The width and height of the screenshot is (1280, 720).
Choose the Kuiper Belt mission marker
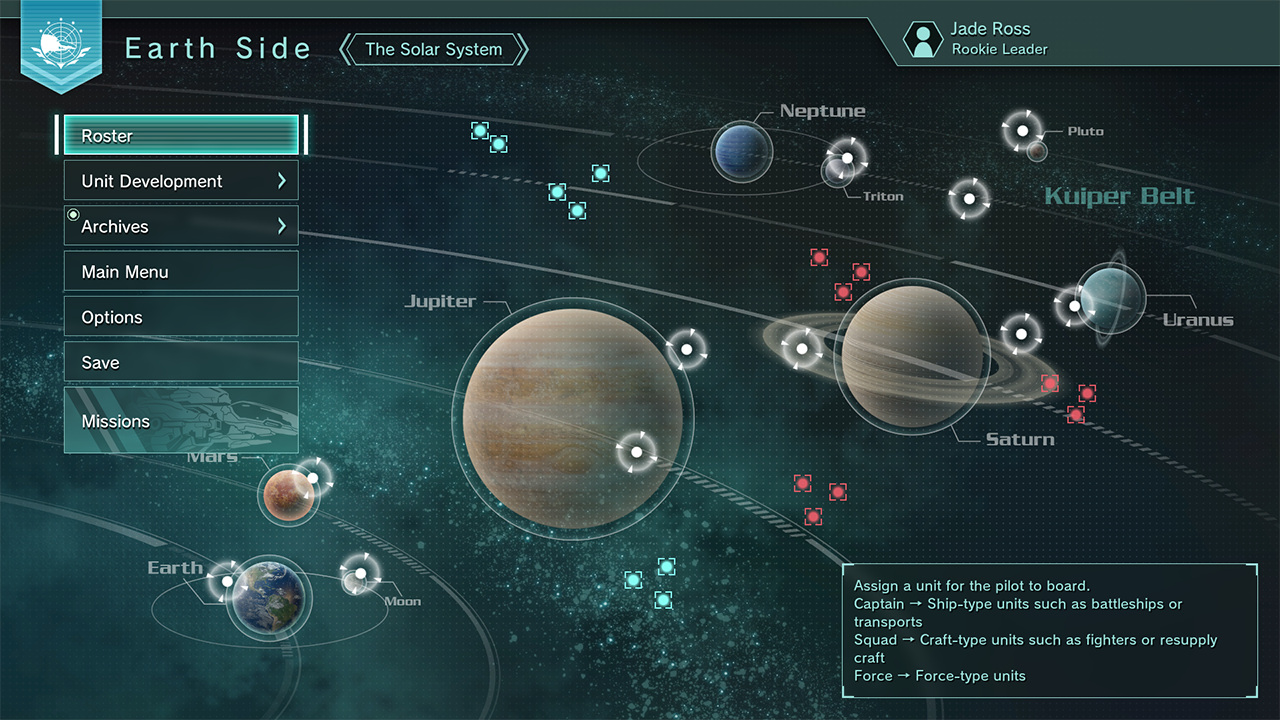point(968,199)
